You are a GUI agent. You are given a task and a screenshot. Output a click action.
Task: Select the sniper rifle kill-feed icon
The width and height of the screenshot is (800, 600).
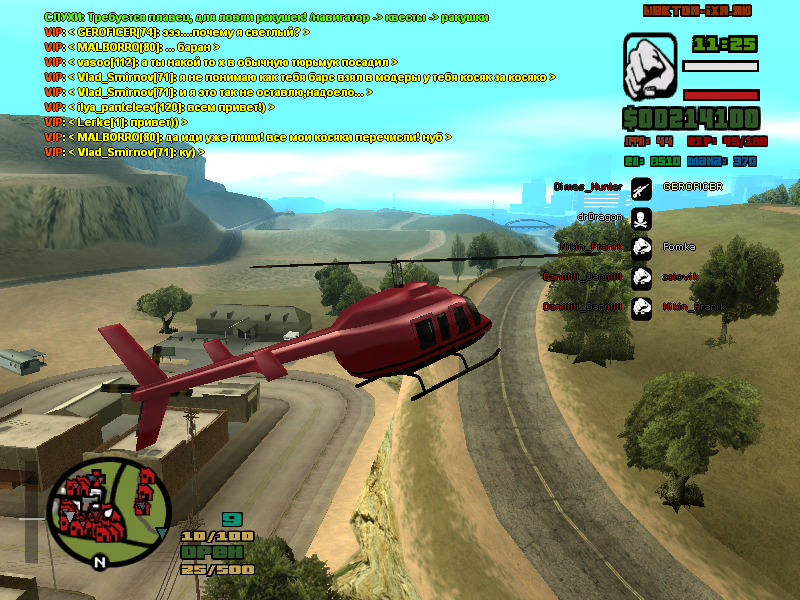click(641, 187)
